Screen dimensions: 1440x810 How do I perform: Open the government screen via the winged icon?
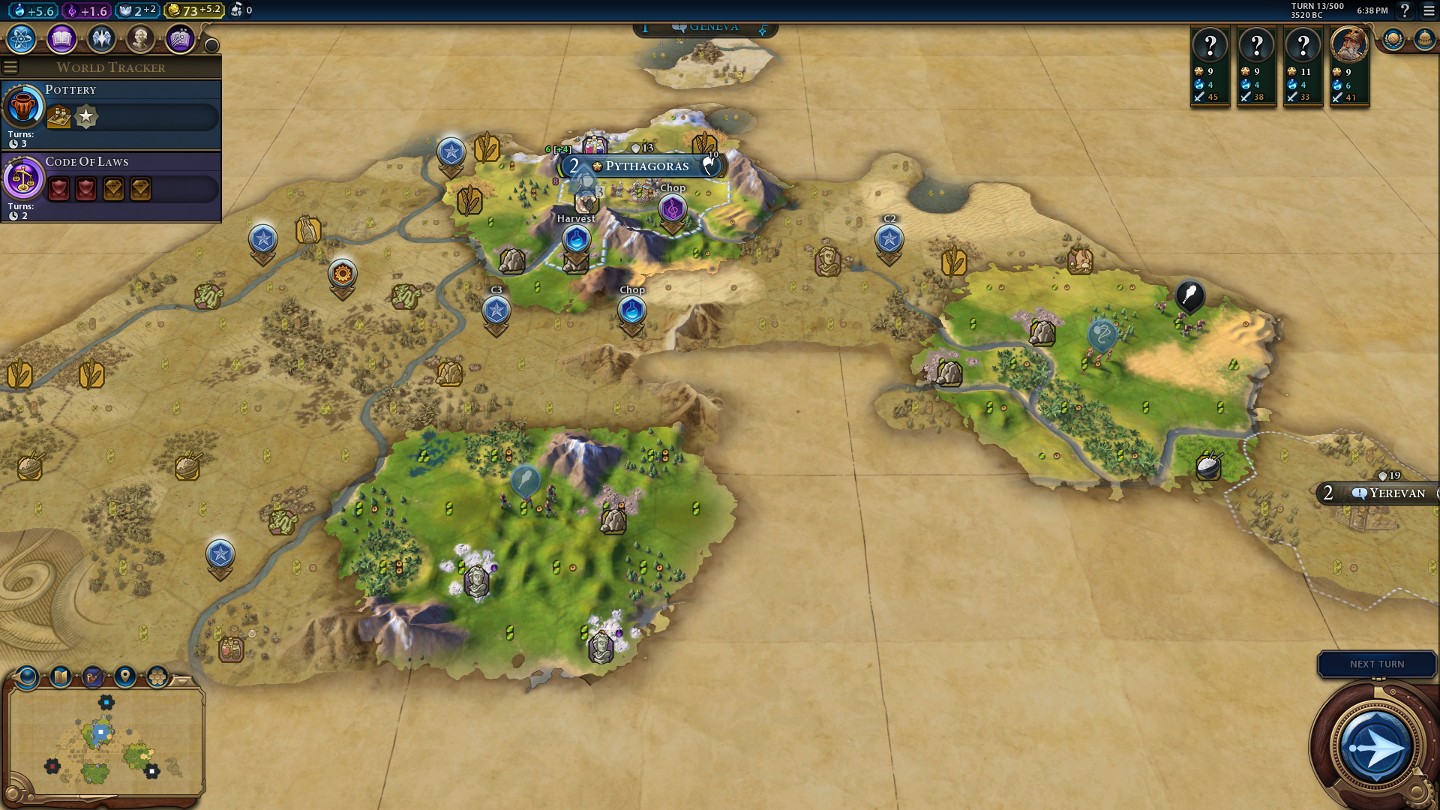tap(101, 39)
